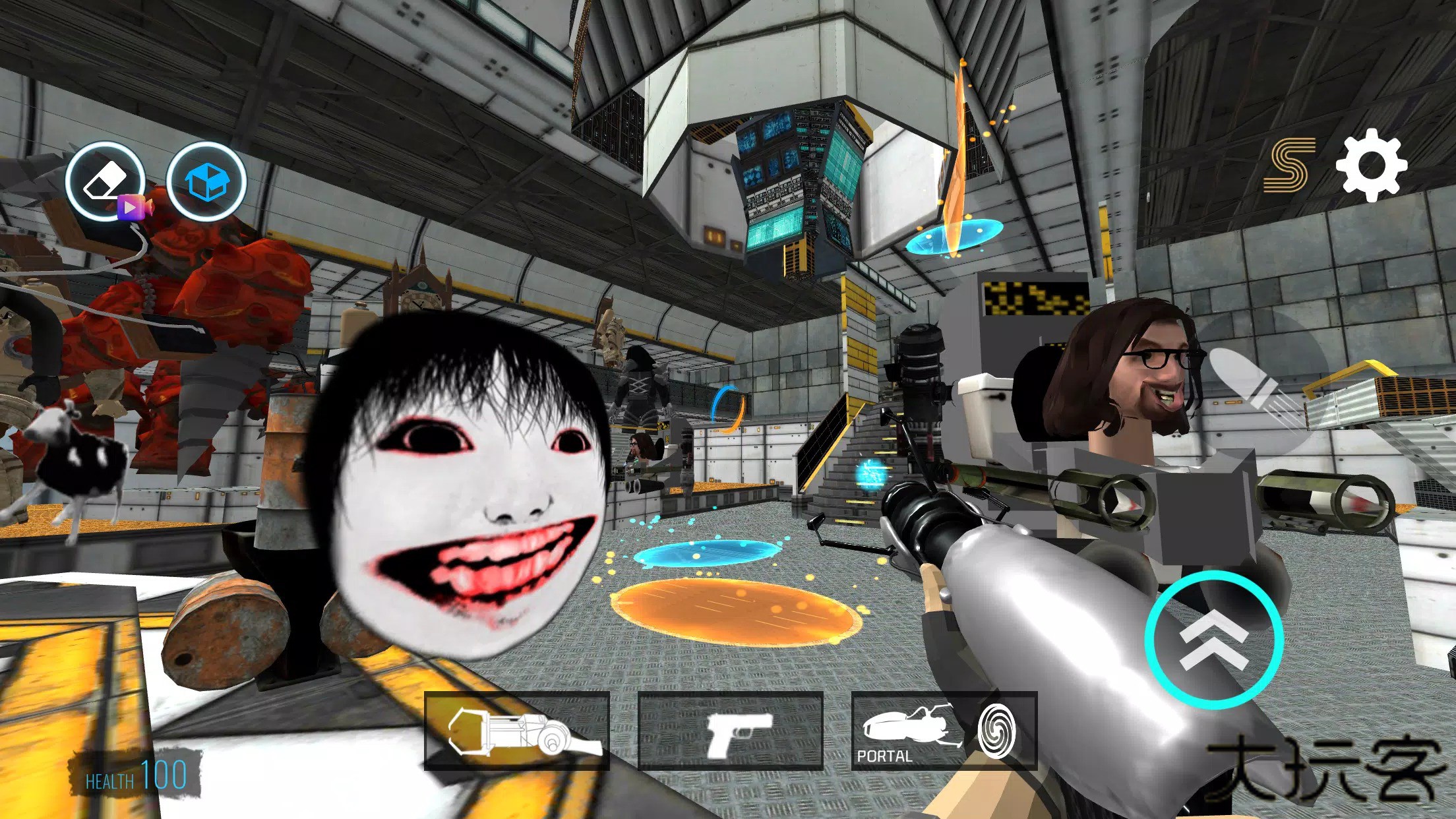
Task: Select the gravity gun weapon slot
Action: pyautogui.click(x=516, y=731)
